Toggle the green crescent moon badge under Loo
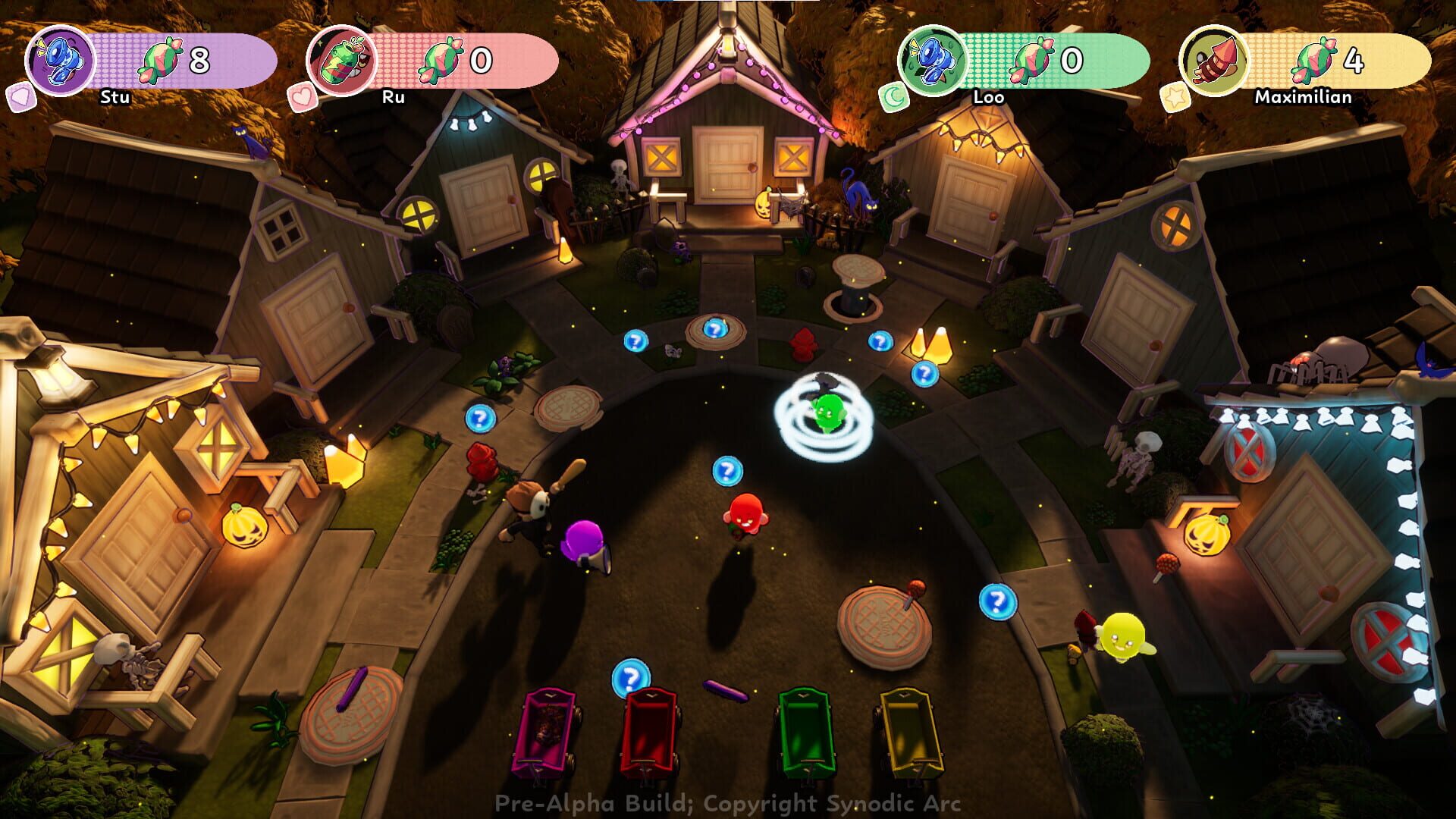 click(895, 97)
